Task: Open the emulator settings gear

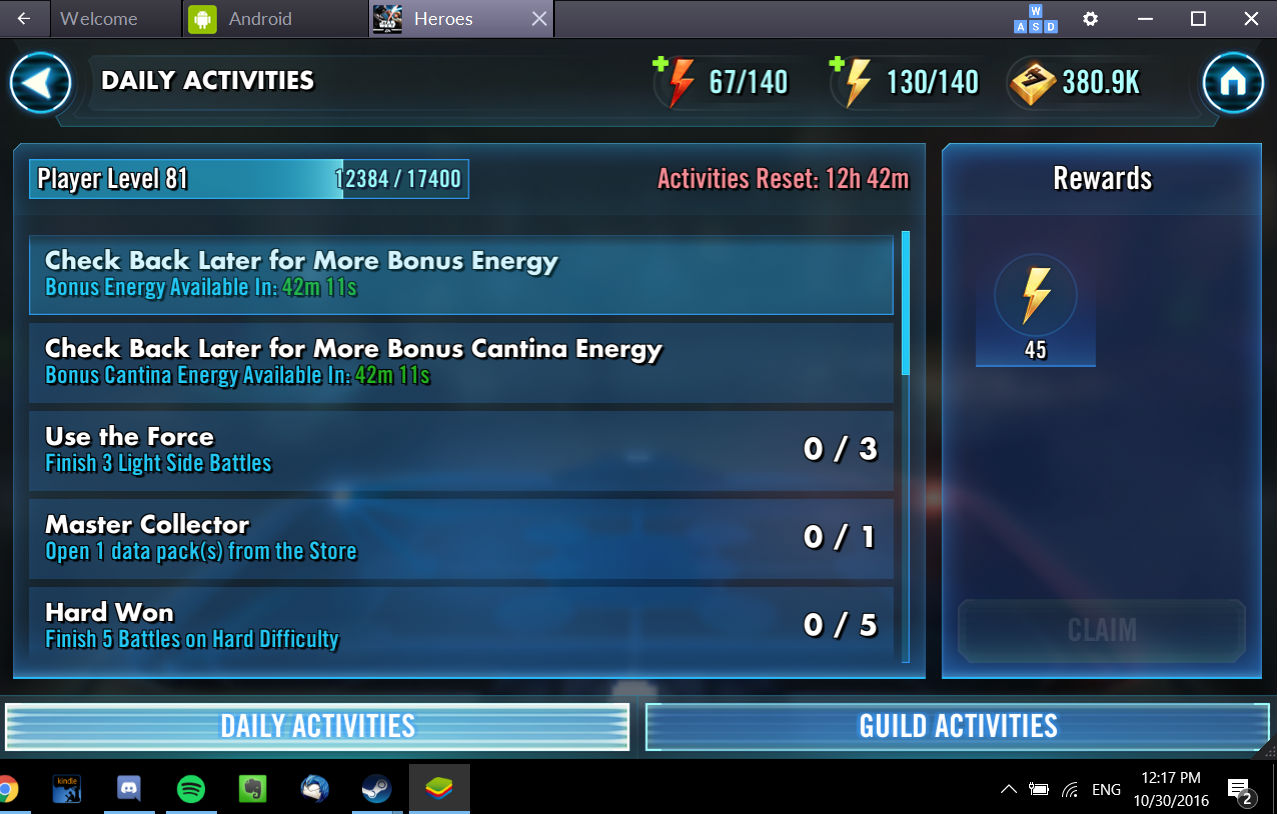Action: [1091, 19]
